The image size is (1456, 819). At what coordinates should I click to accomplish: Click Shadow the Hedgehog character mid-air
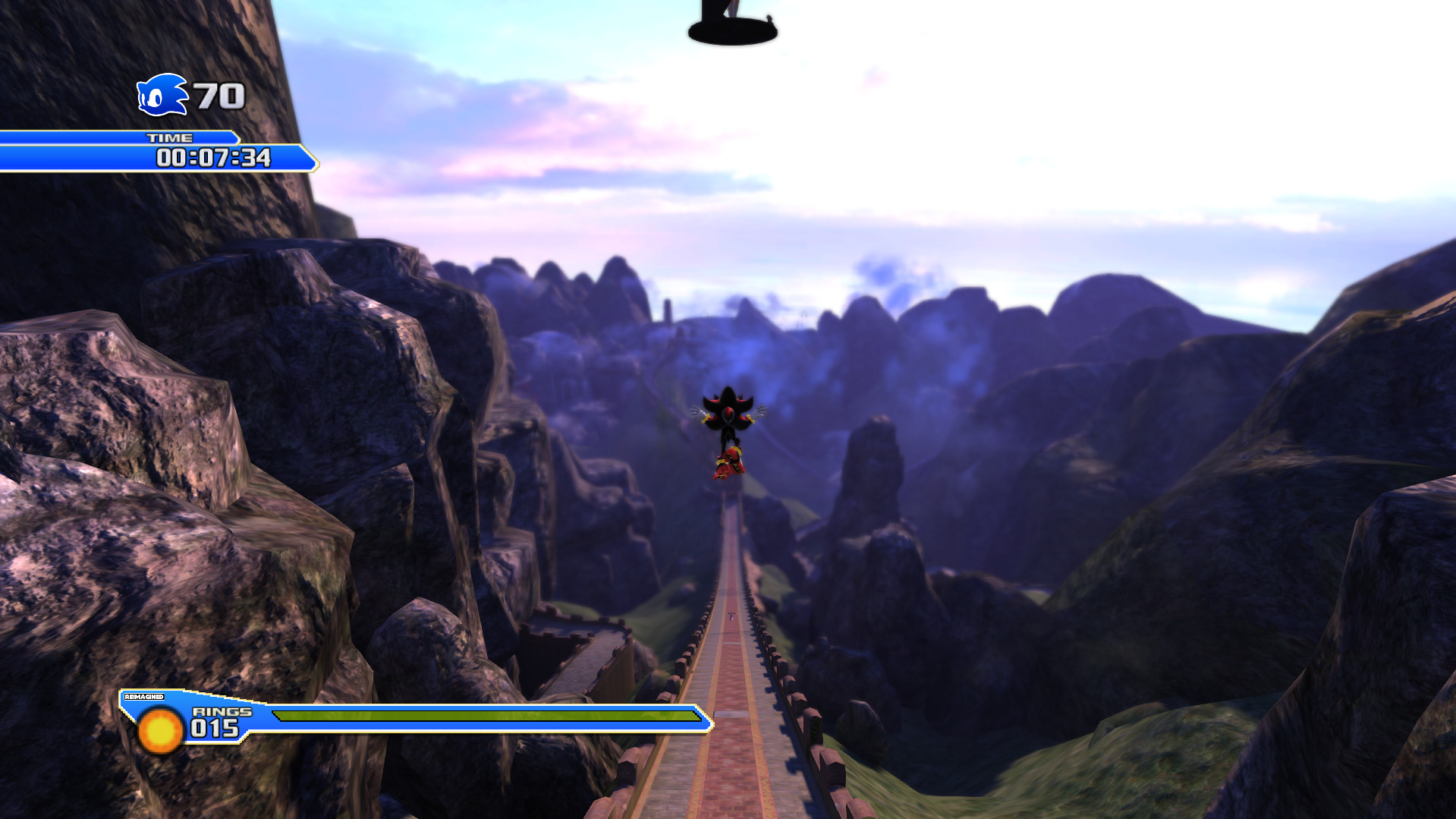[x=728, y=425]
